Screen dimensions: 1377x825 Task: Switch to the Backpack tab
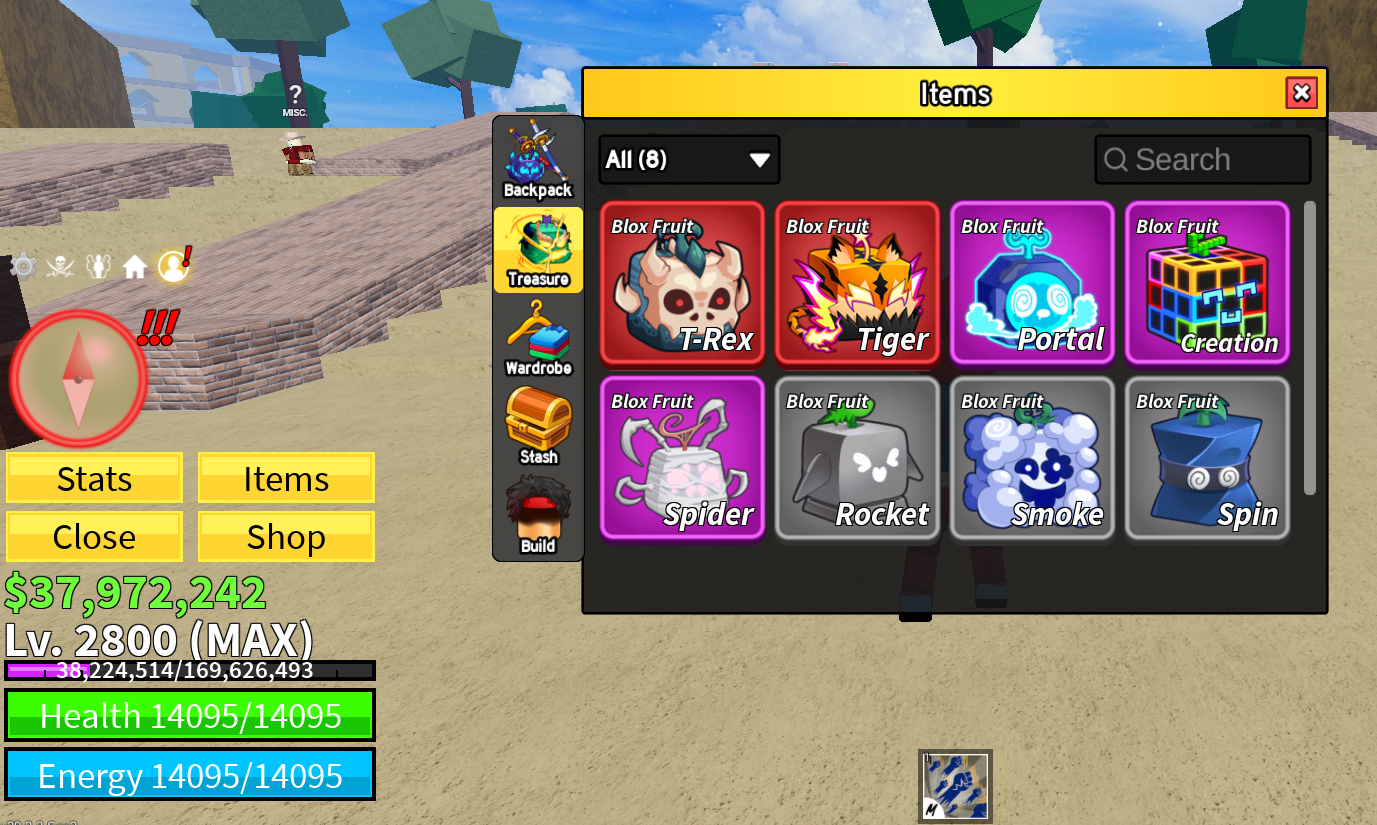(538, 160)
